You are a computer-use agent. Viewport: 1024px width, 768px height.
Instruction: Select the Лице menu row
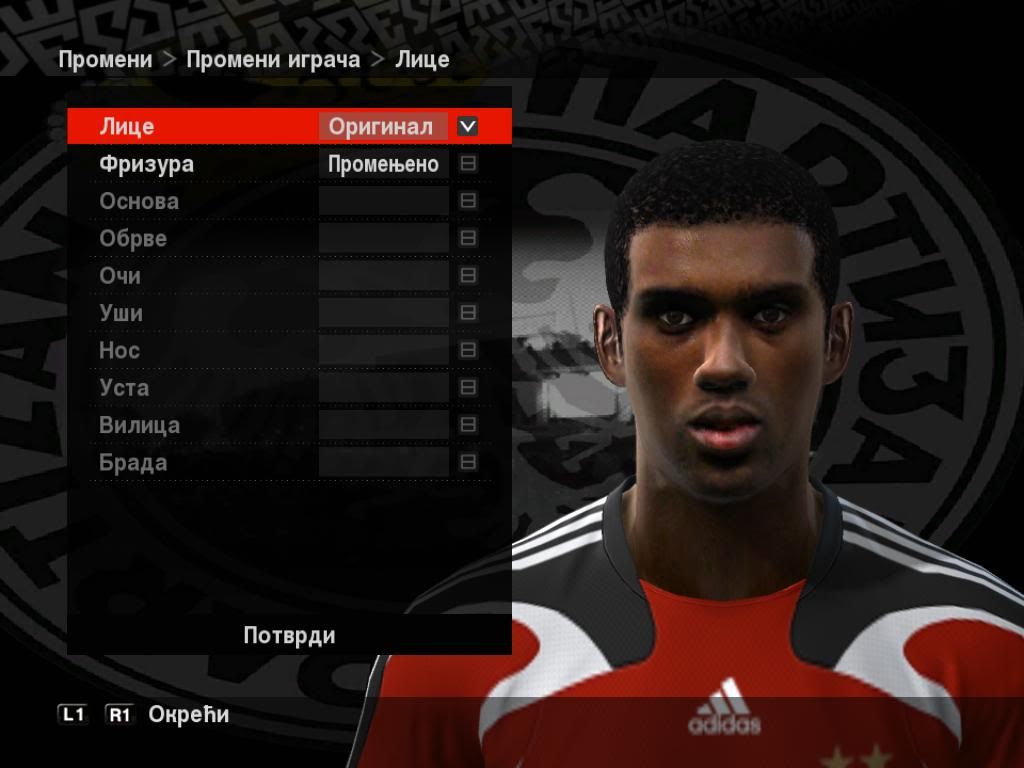(127, 127)
